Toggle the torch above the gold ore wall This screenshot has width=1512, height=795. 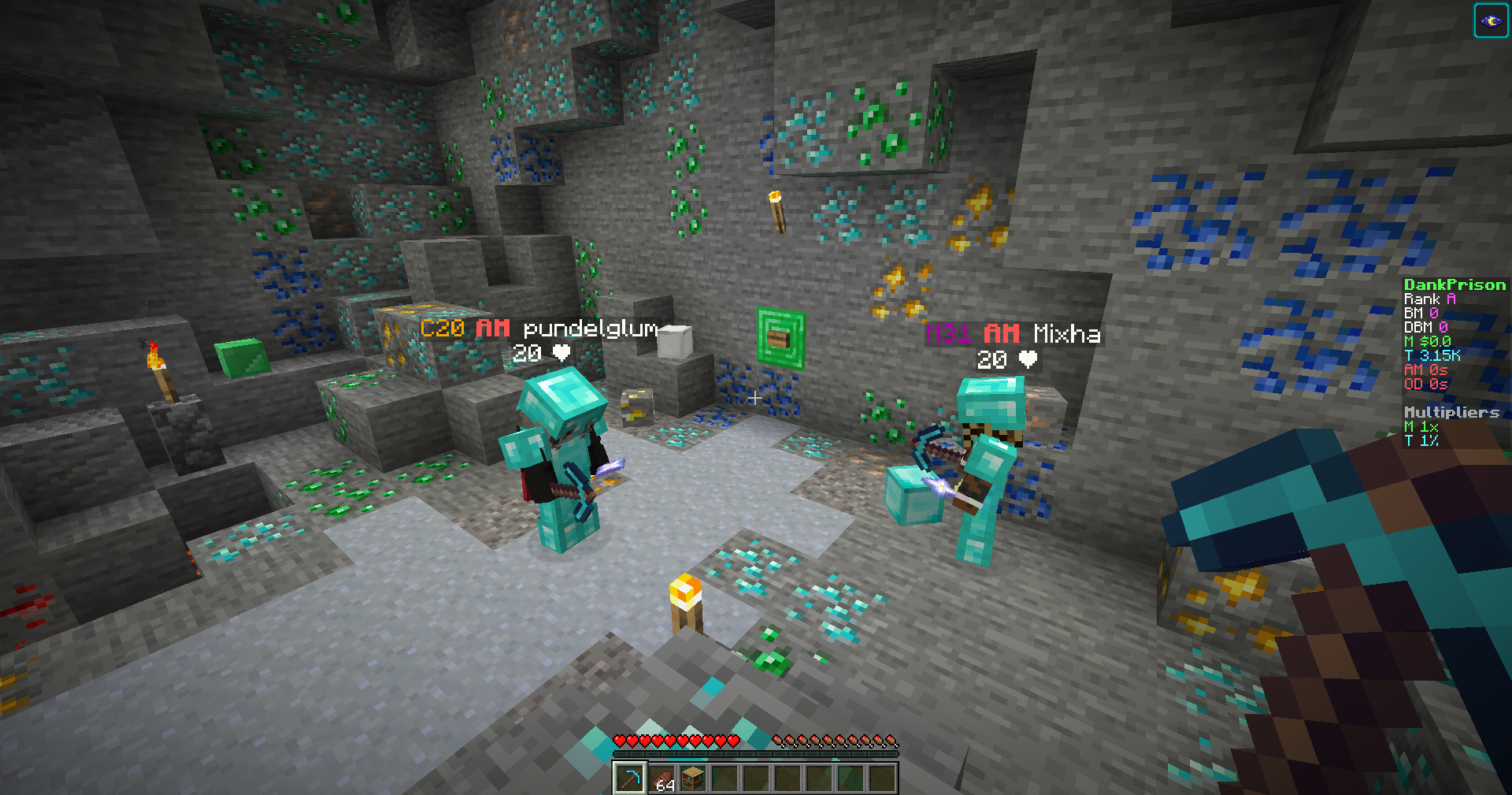click(778, 211)
